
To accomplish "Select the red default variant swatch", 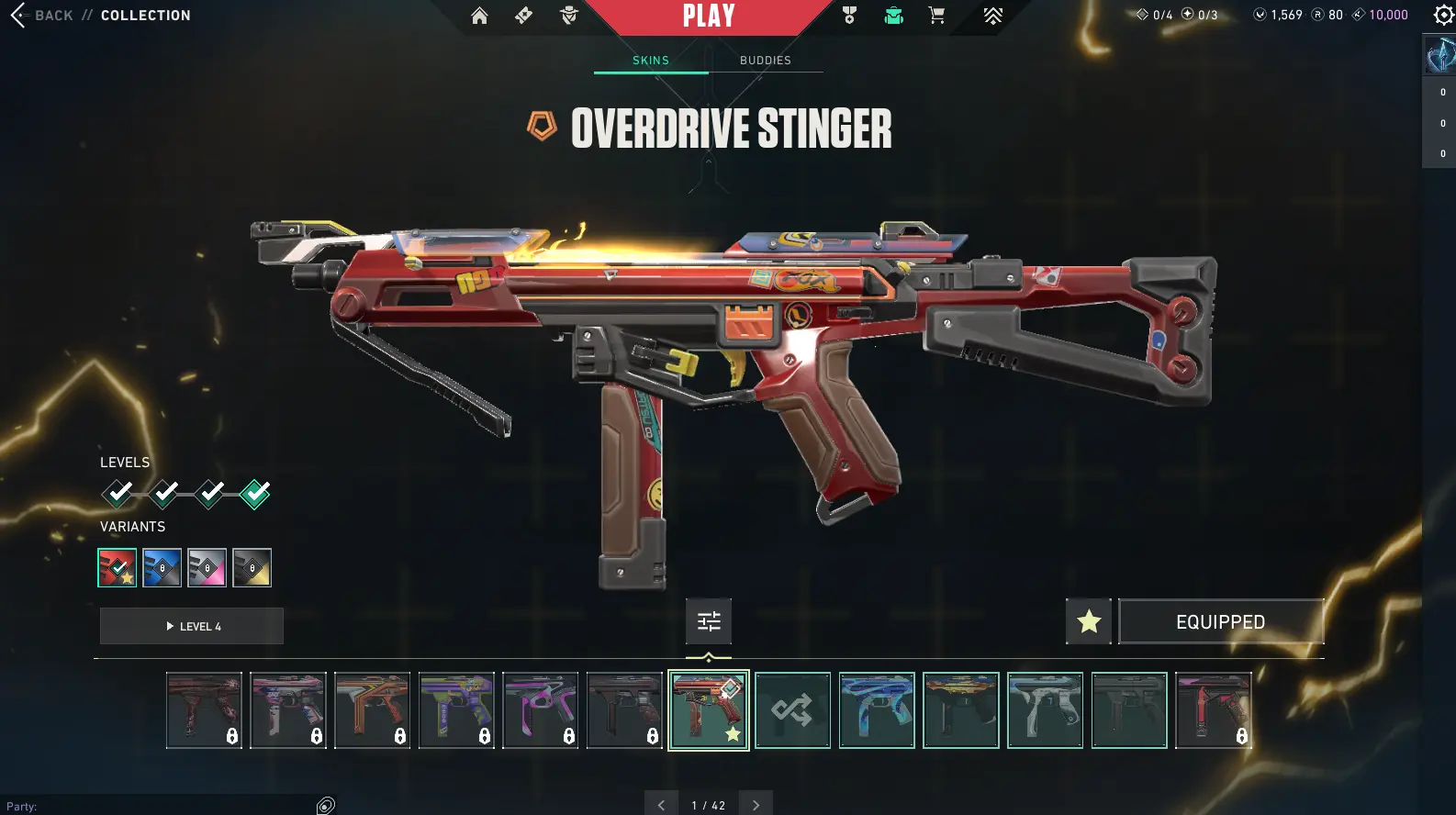I will [118, 568].
